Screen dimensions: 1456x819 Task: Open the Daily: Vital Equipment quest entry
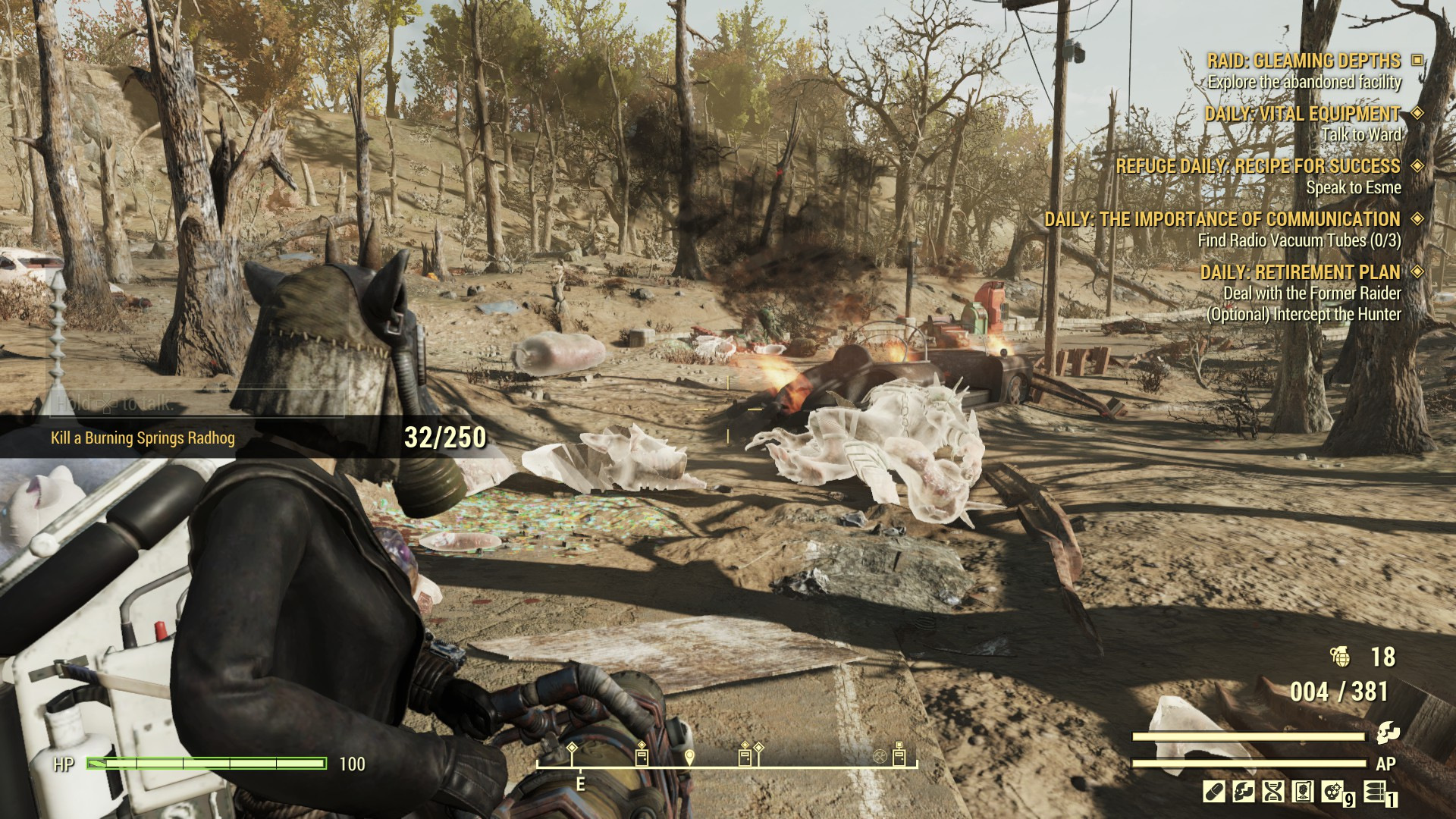point(1302,114)
